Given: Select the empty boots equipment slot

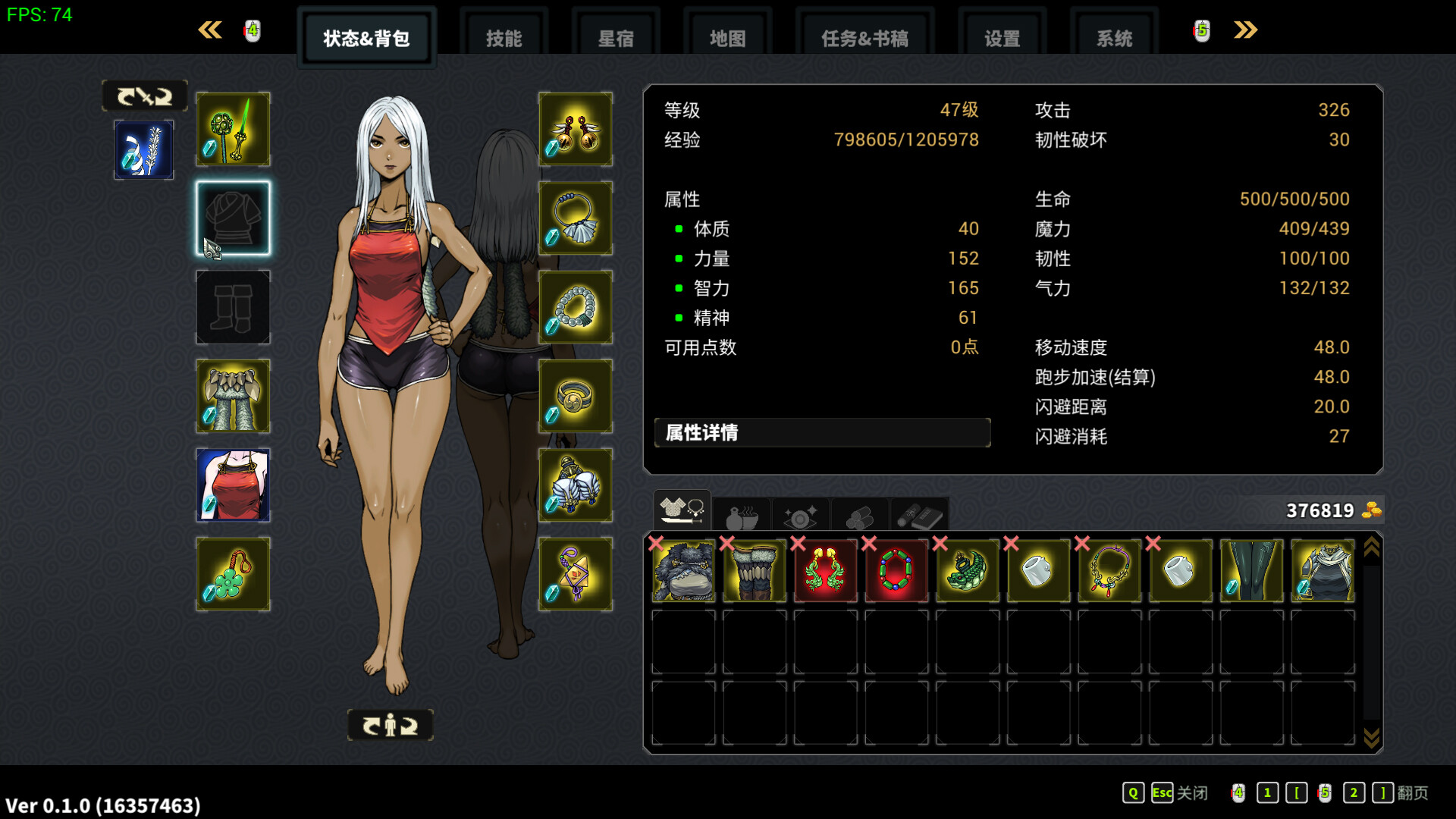Looking at the screenshot, I should tap(233, 307).
